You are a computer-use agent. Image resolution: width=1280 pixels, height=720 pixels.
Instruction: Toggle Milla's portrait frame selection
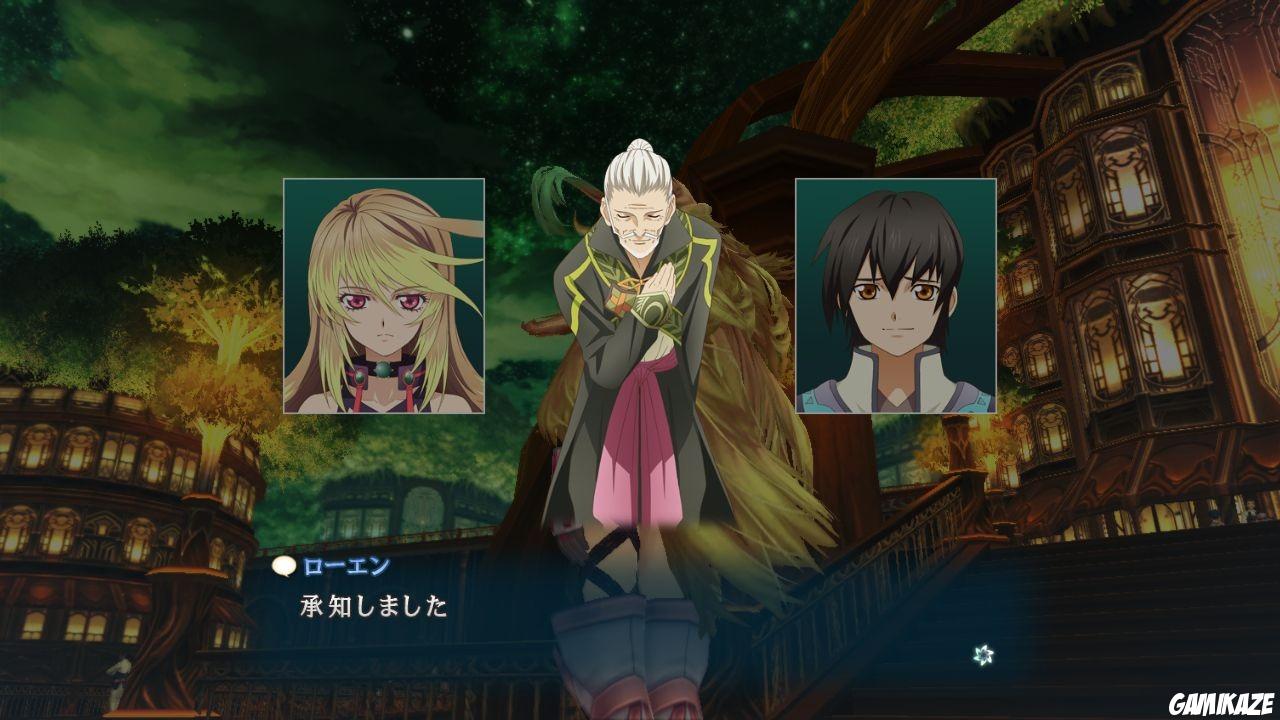384,297
